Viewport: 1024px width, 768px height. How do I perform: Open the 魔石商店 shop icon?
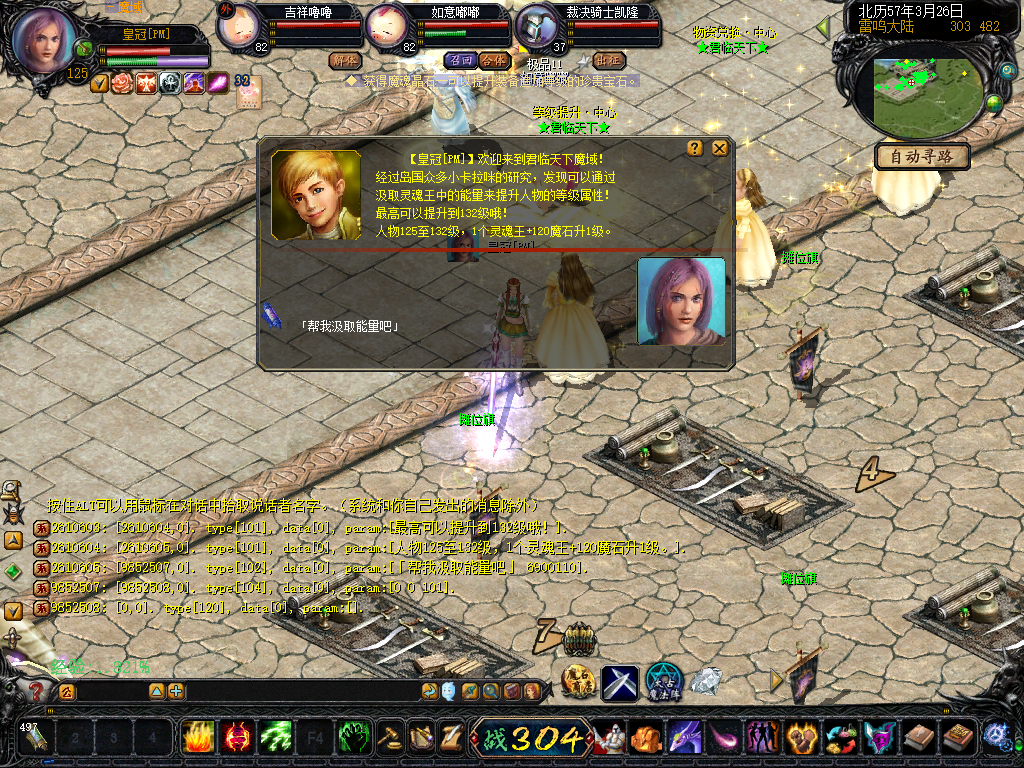pyautogui.click(x=579, y=682)
